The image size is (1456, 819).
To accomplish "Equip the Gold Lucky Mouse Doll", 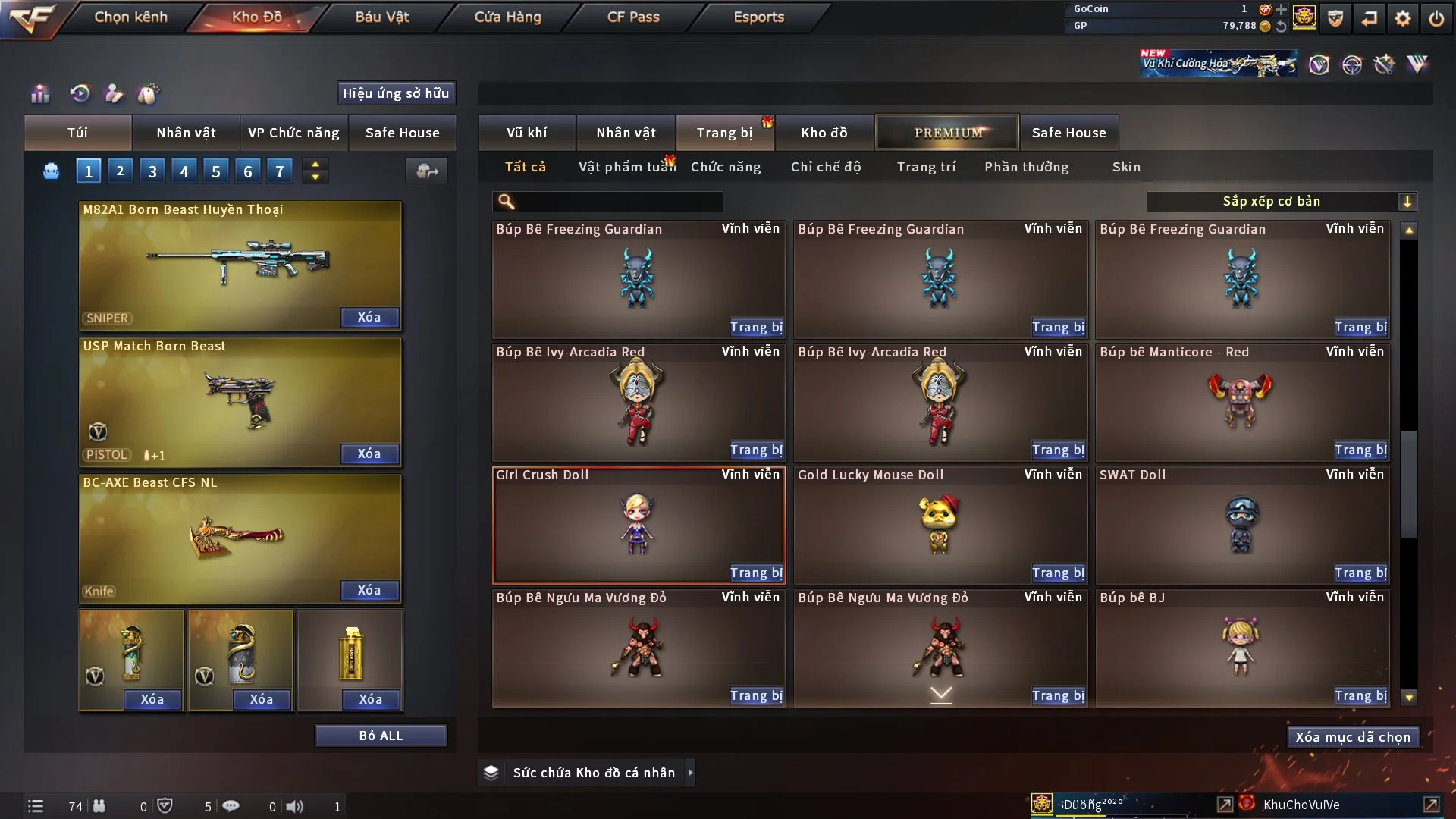I will (x=1058, y=573).
